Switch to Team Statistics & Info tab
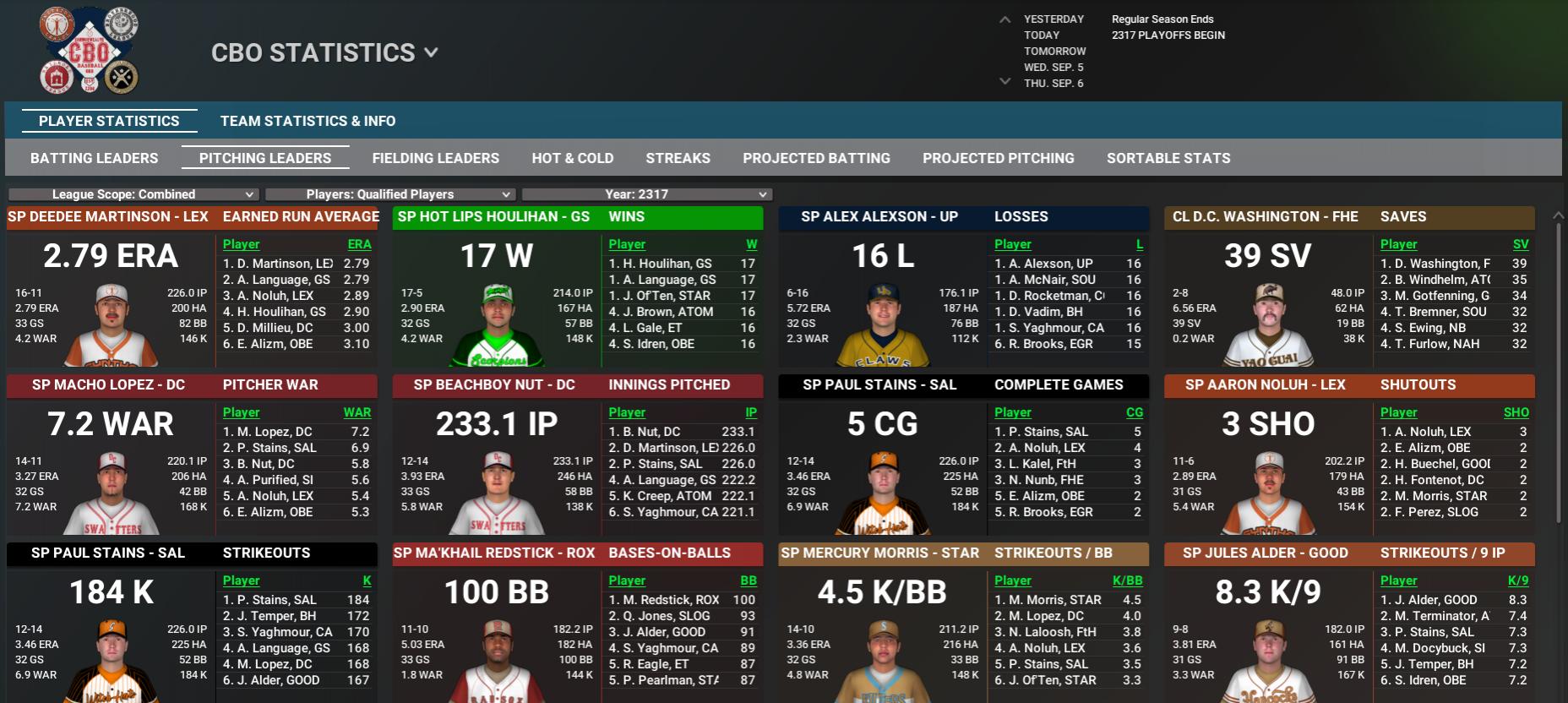 pos(308,121)
